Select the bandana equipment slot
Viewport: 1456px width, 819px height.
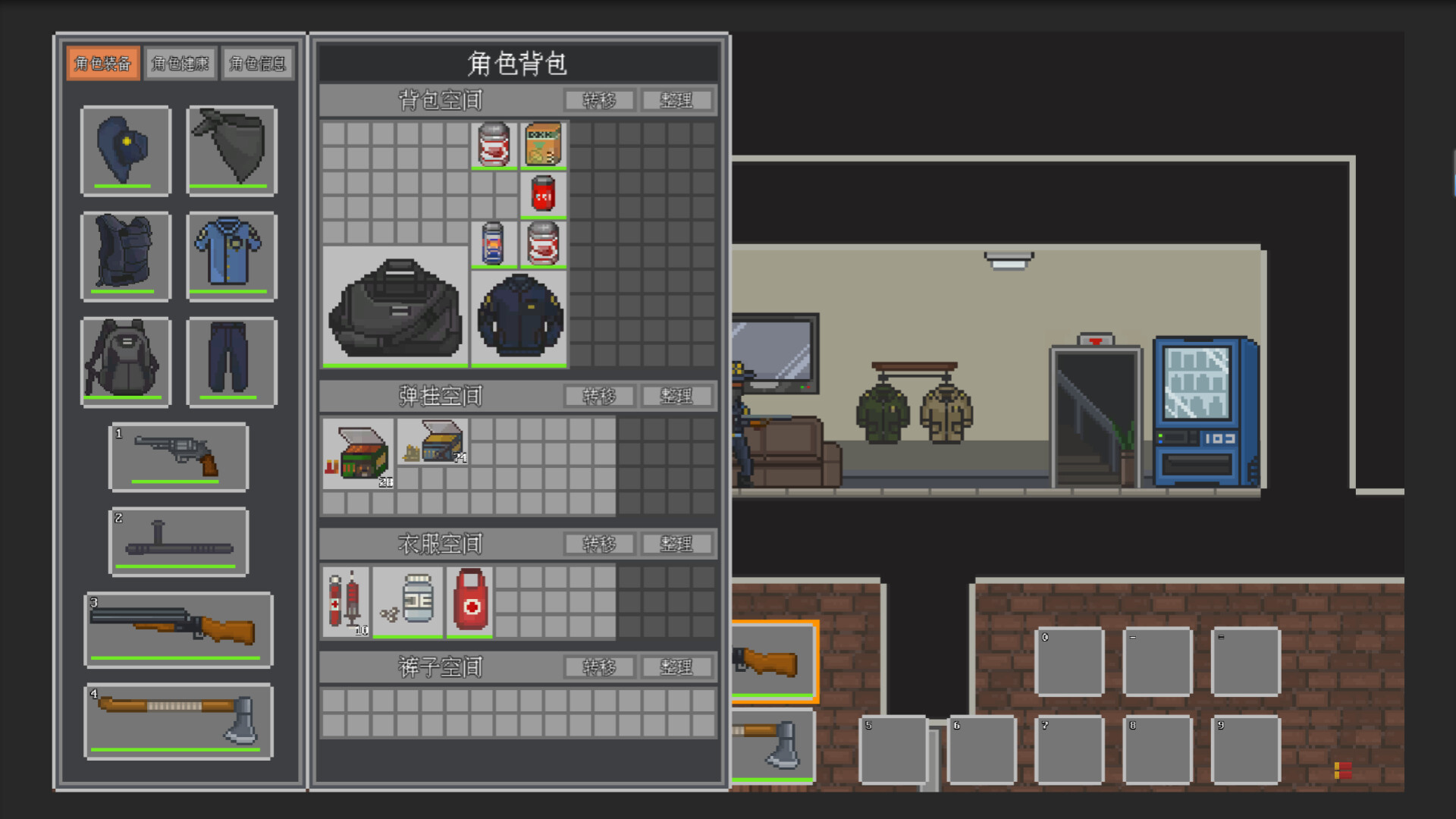[231, 150]
